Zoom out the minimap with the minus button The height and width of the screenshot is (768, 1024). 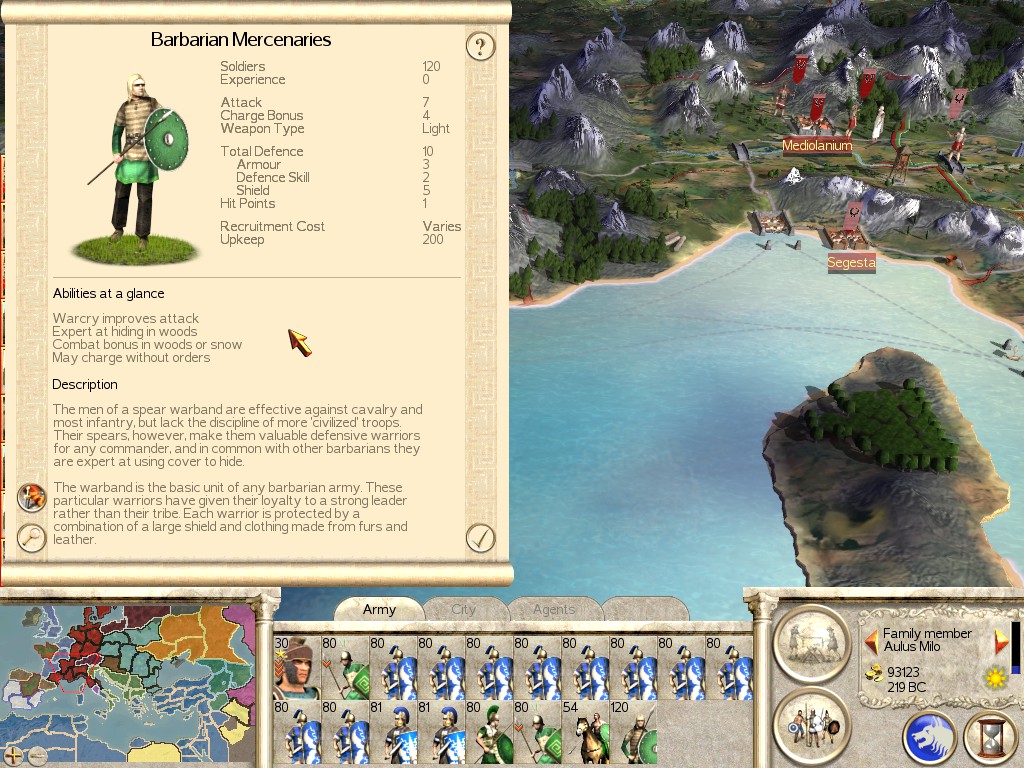pyautogui.click(x=37, y=755)
